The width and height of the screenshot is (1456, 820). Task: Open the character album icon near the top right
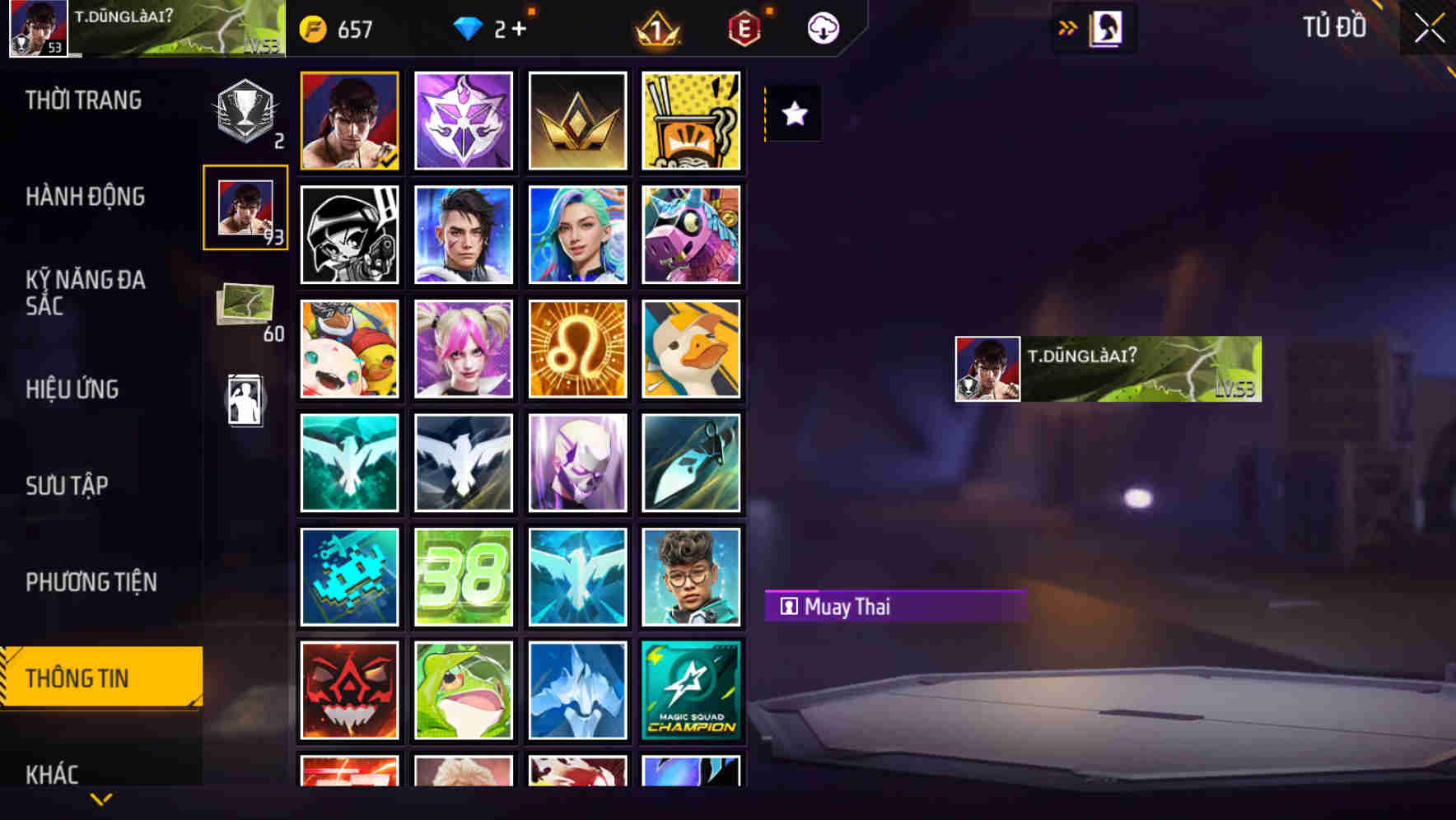tap(1104, 27)
